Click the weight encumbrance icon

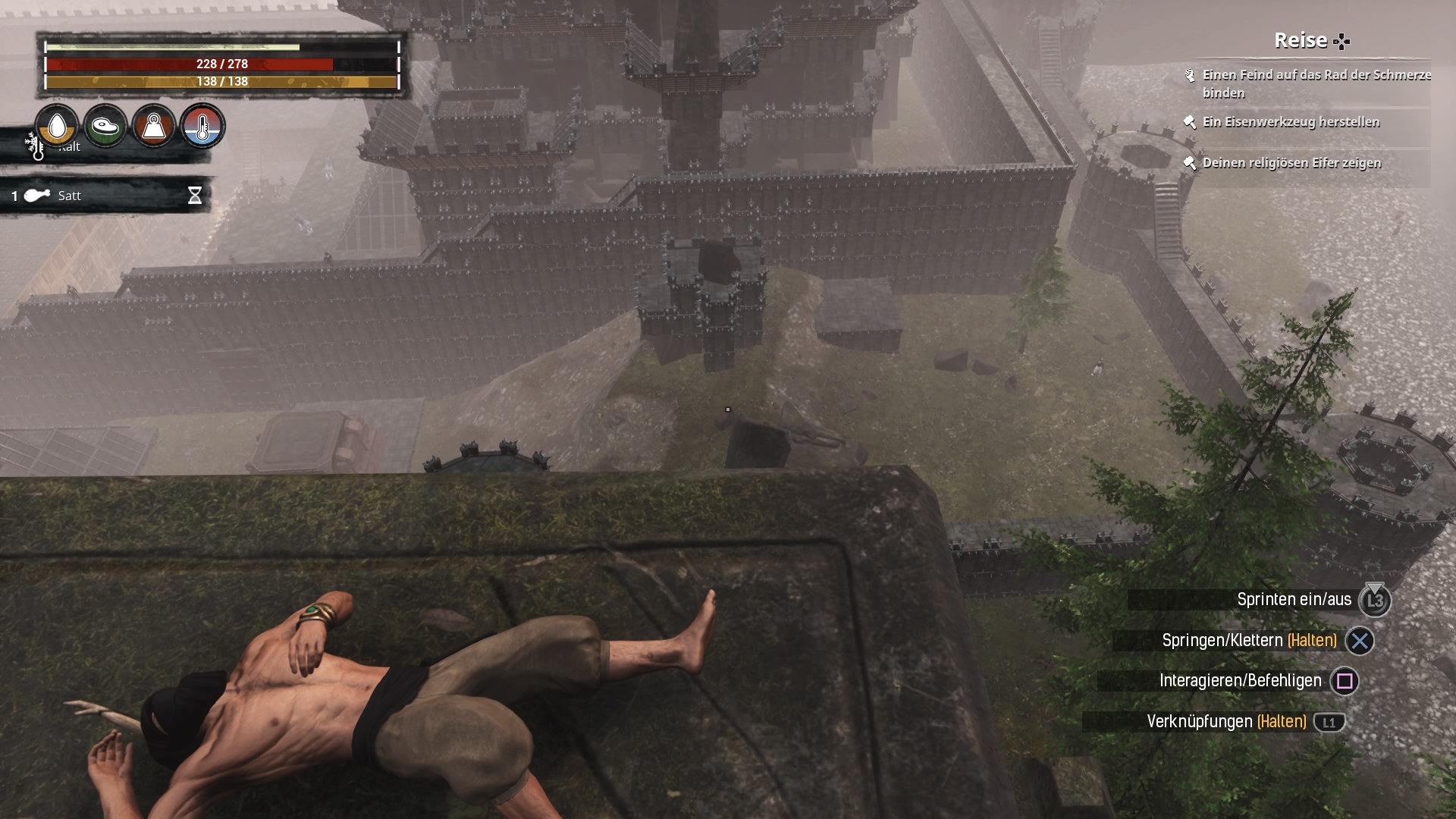pyautogui.click(x=154, y=126)
